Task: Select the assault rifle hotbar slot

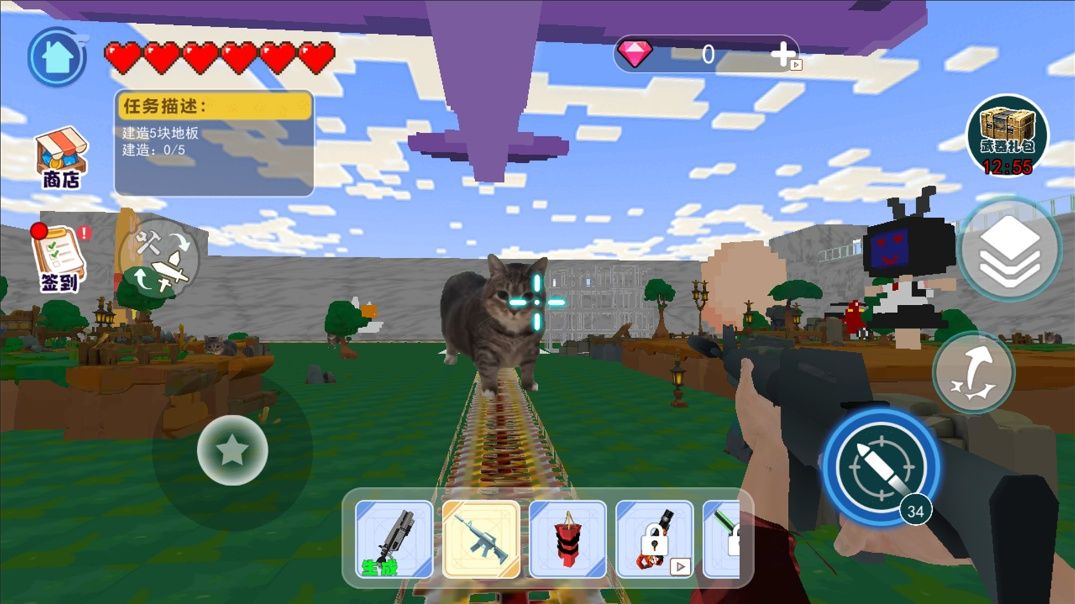Action: 481,539
